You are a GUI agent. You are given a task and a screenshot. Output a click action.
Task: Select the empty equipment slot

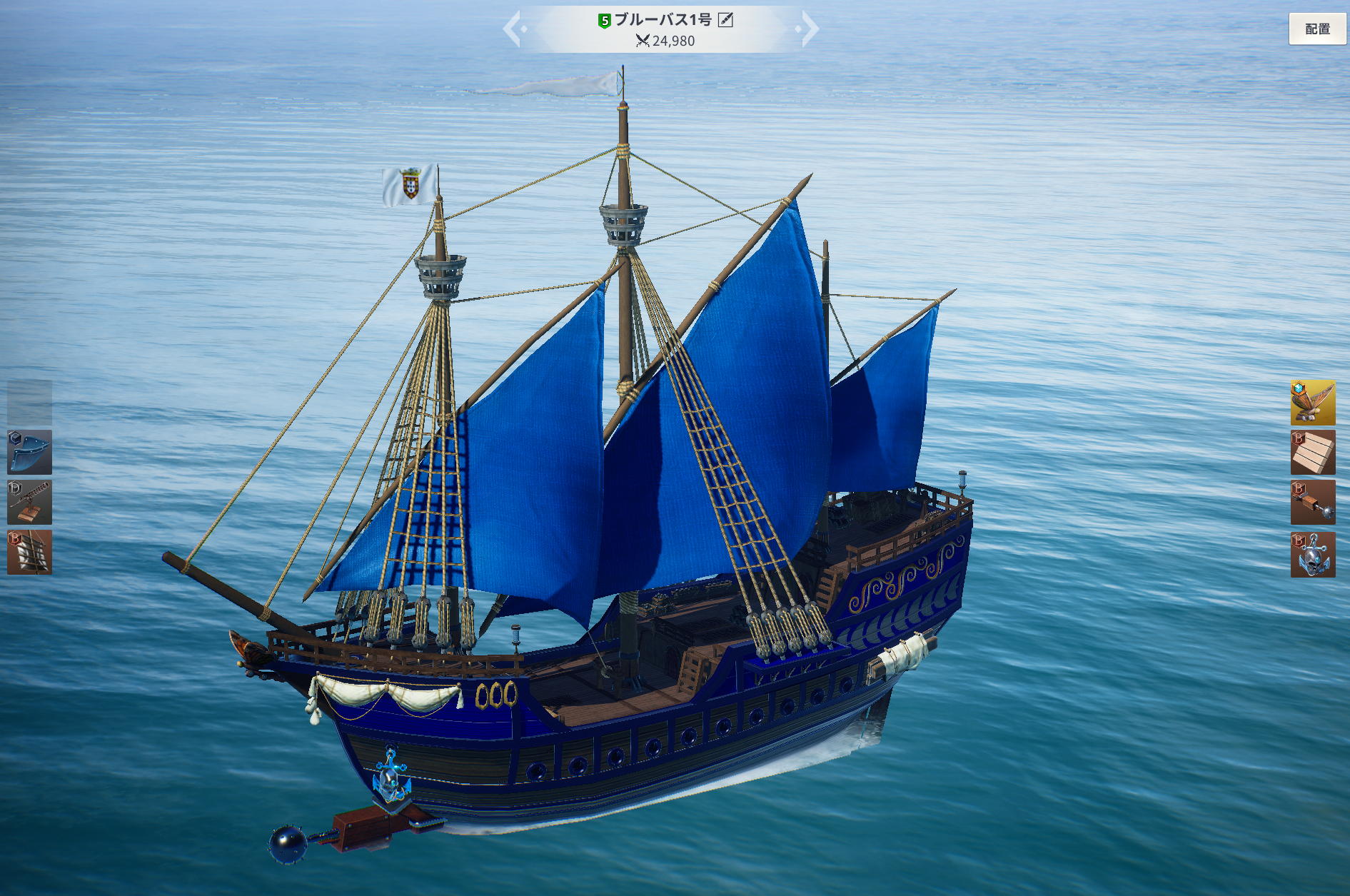29,402
